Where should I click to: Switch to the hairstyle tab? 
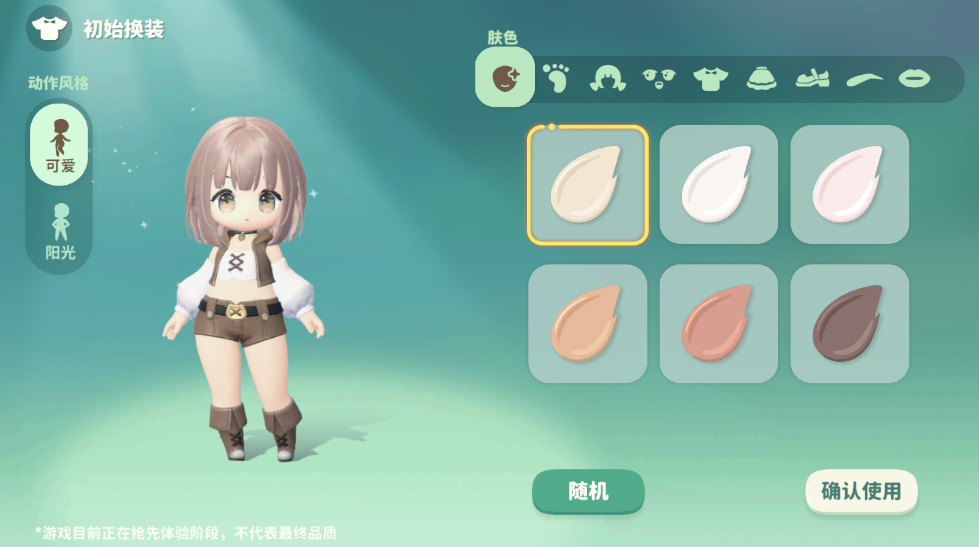tap(608, 78)
